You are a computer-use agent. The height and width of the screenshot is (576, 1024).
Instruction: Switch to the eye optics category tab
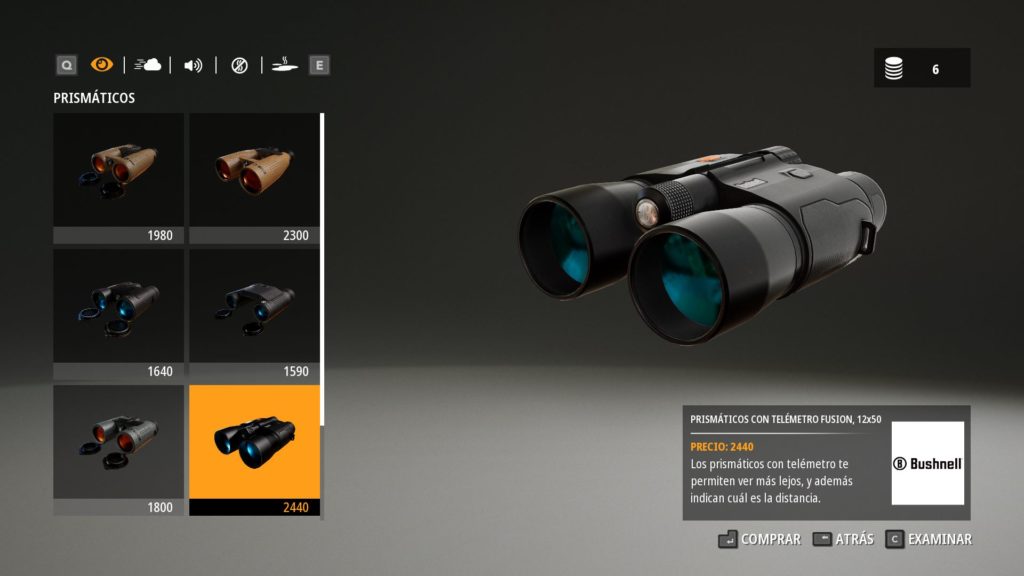point(102,65)
